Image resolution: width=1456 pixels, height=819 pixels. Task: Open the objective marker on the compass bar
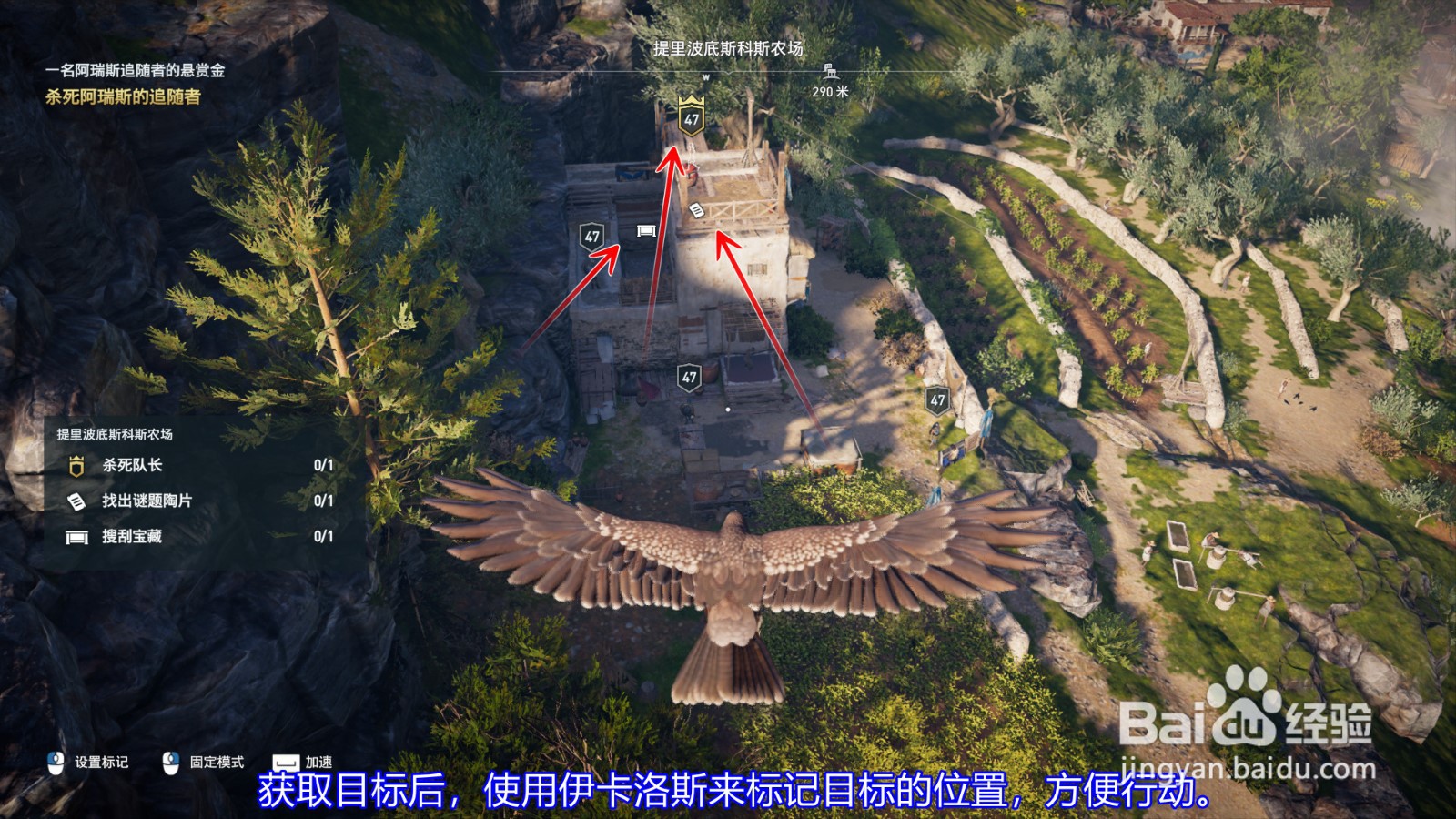coord(830,70)
